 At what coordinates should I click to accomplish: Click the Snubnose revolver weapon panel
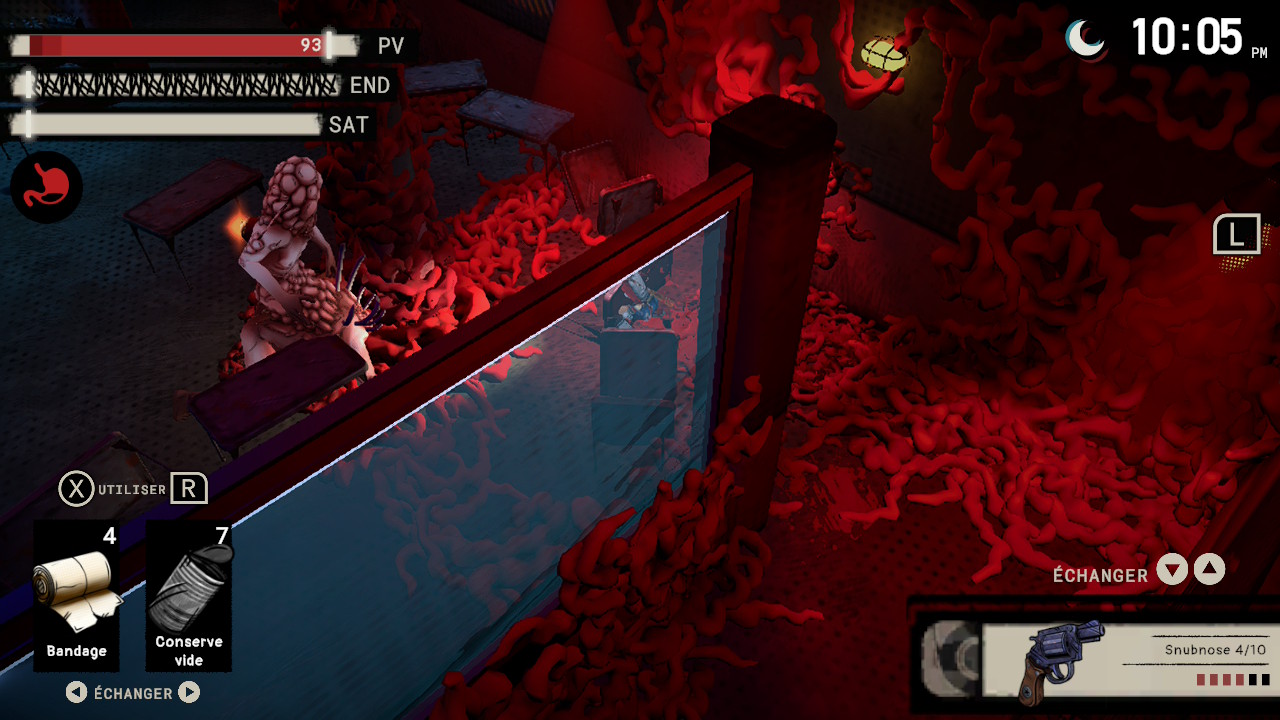click(1128, 659)
